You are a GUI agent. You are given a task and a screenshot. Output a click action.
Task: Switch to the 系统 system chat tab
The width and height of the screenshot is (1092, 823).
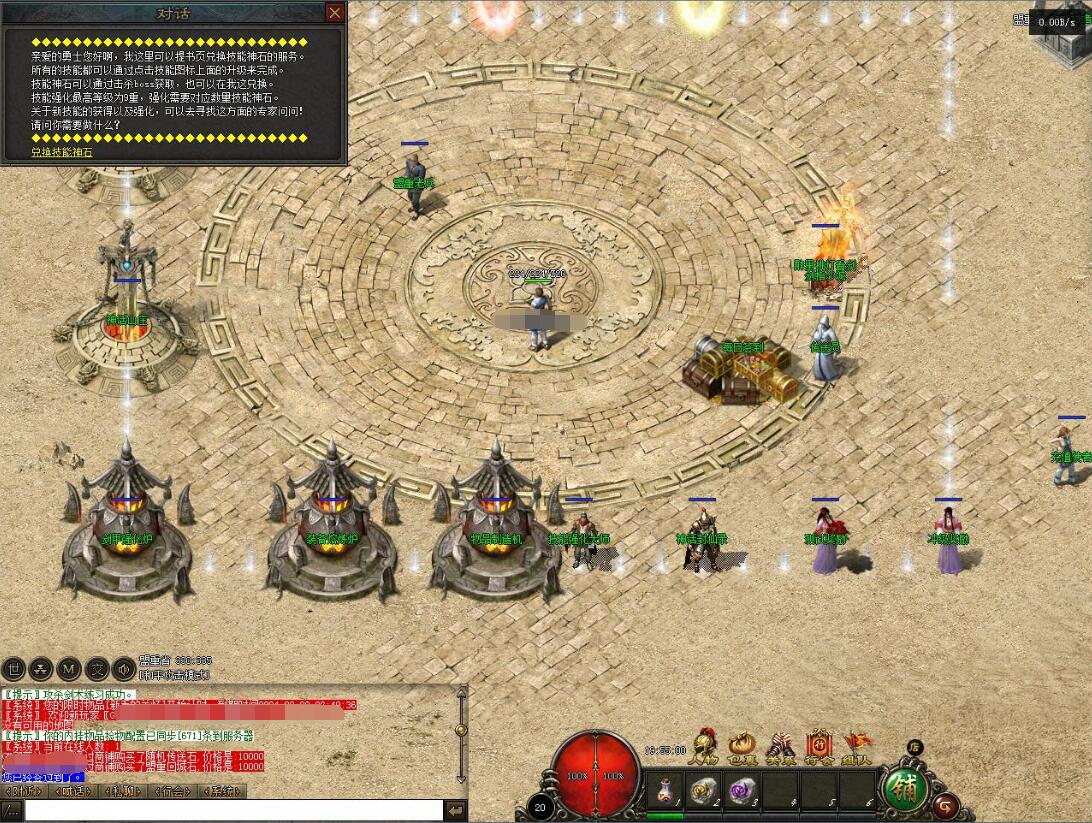coord(225,791)
